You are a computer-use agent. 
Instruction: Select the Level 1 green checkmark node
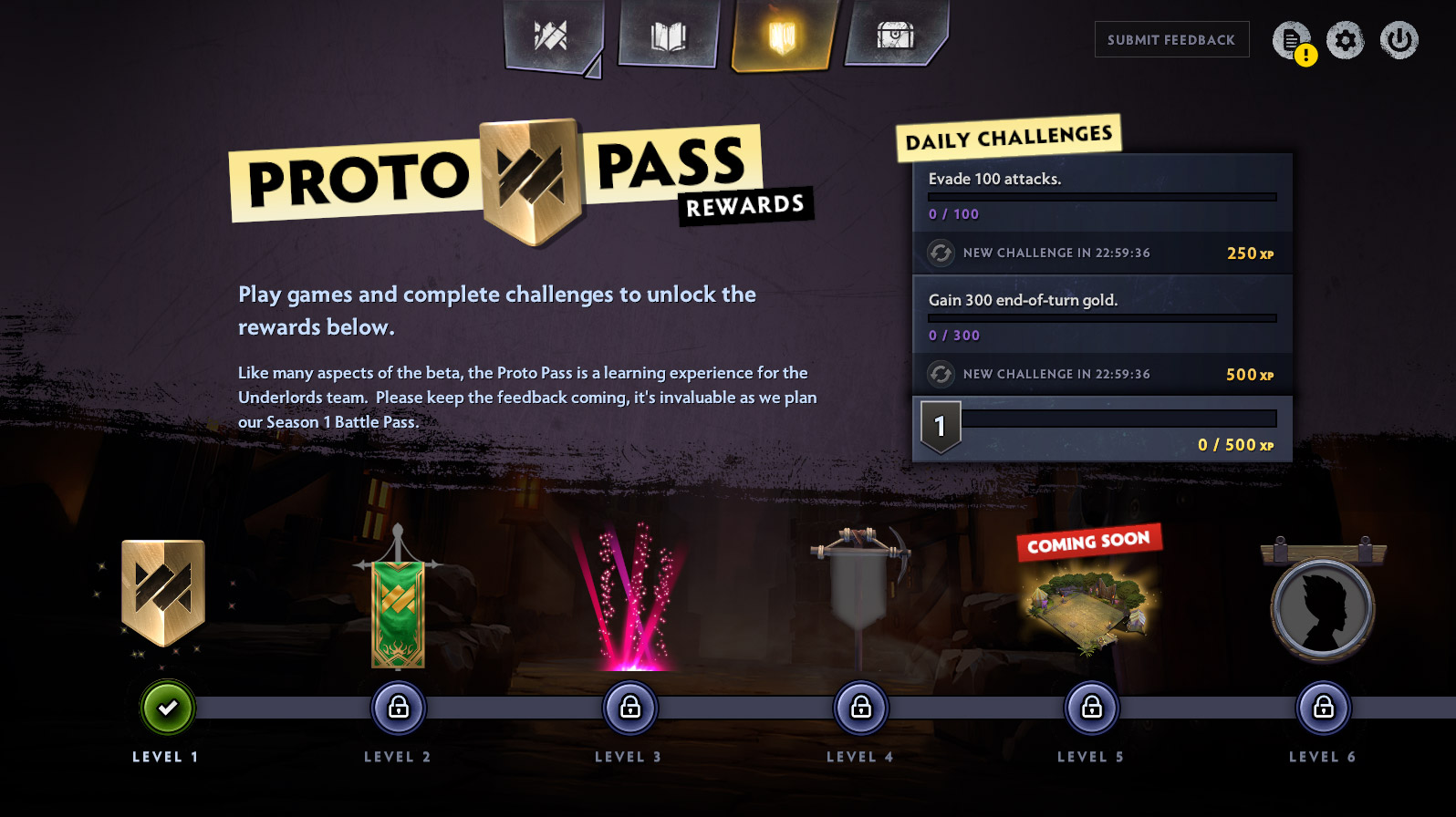[168, 708]
